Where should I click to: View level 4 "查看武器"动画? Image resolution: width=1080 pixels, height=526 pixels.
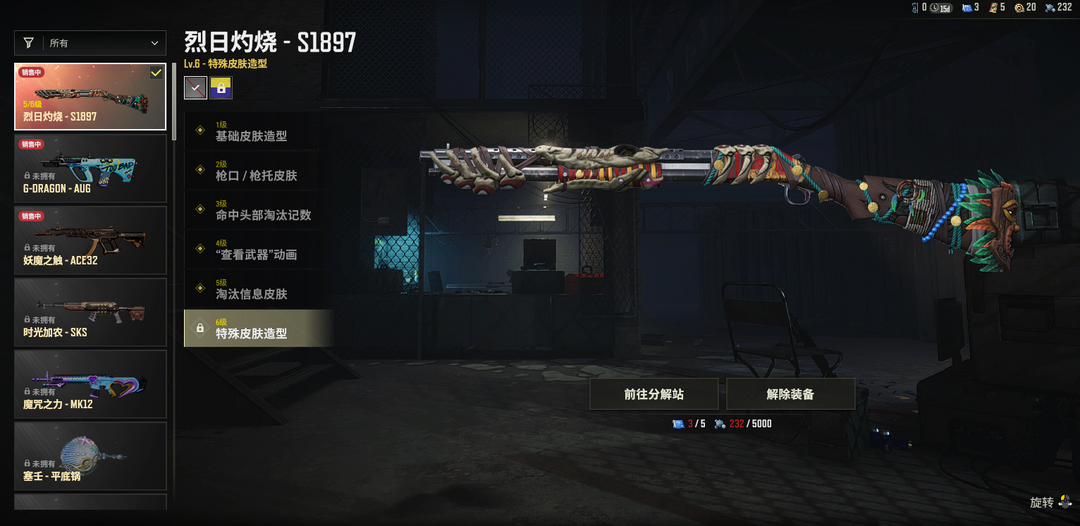click(258, 250)
